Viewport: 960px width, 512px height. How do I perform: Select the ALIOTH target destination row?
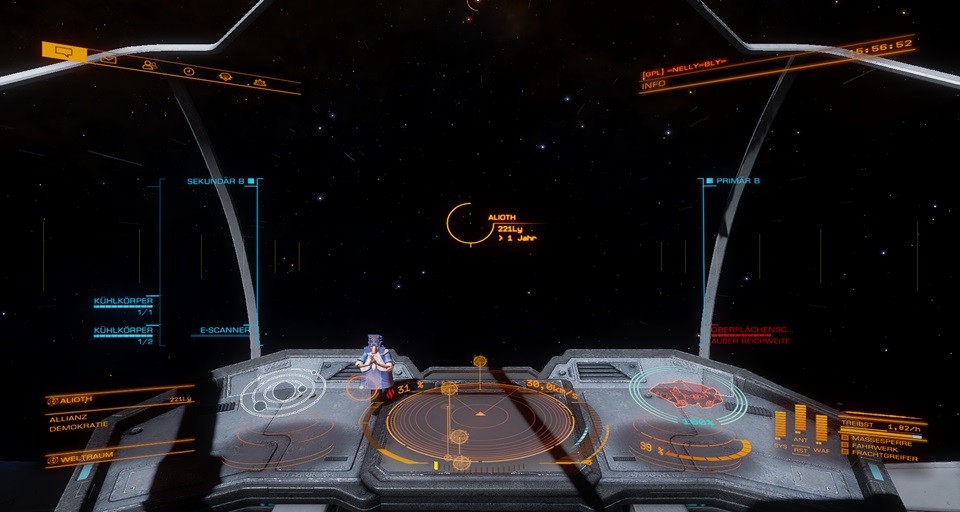click(x=118, y=399)
